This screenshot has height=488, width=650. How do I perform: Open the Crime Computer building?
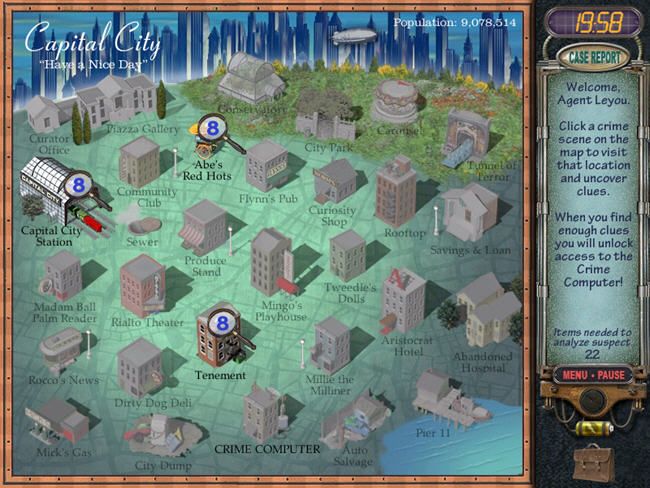pos(265,412)
